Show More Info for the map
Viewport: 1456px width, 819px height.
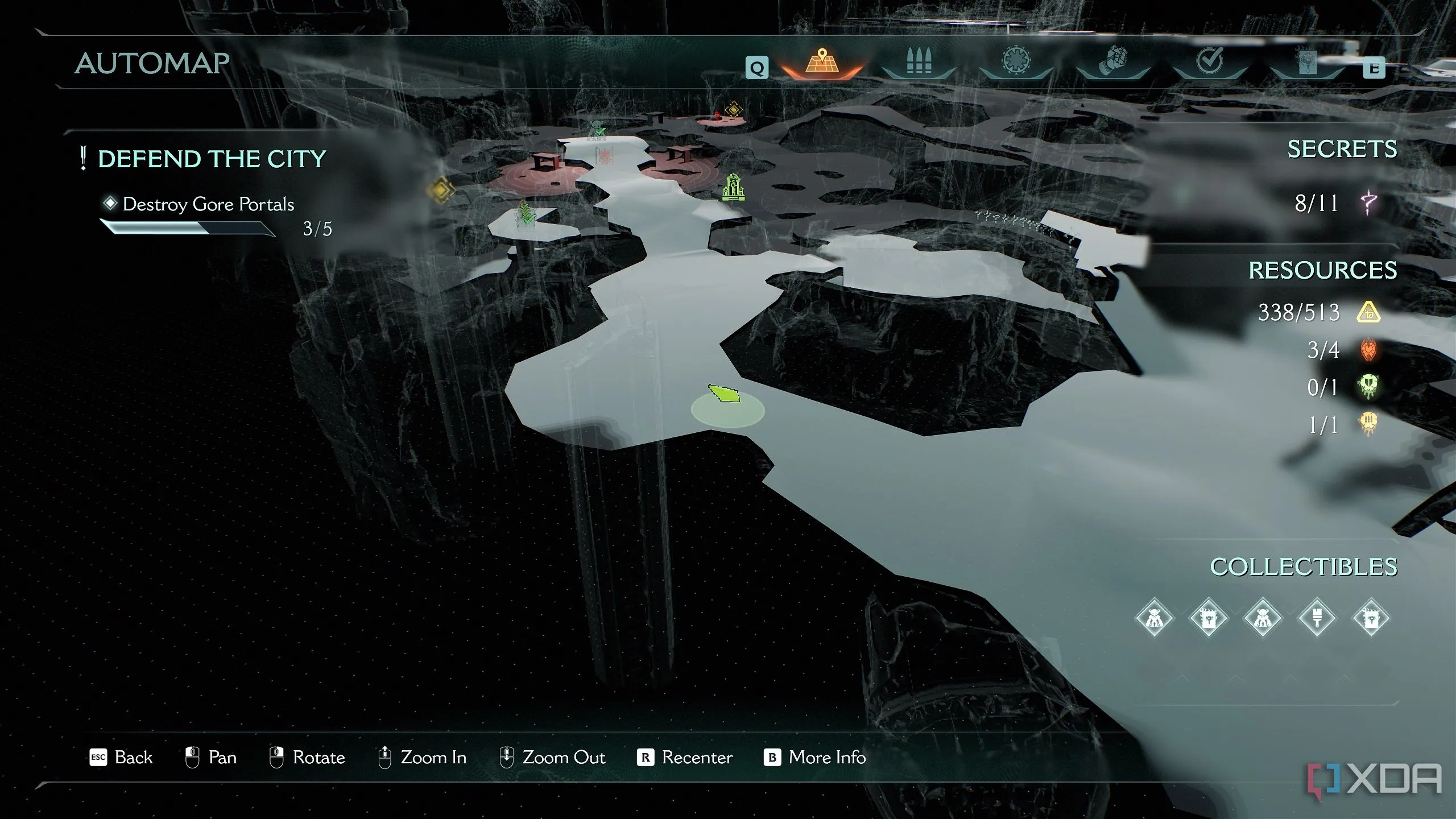tap(815, 758)
